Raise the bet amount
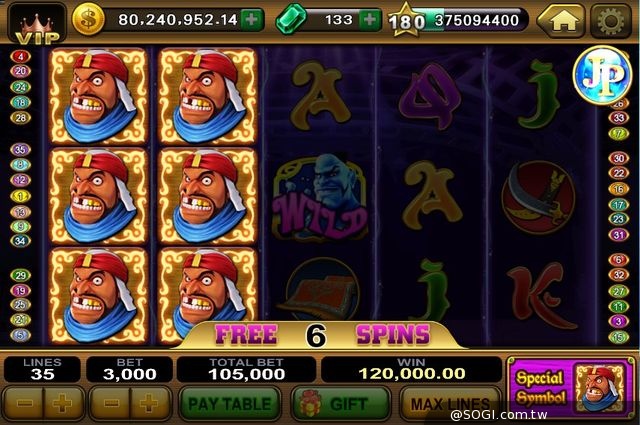 pos(149,404)
